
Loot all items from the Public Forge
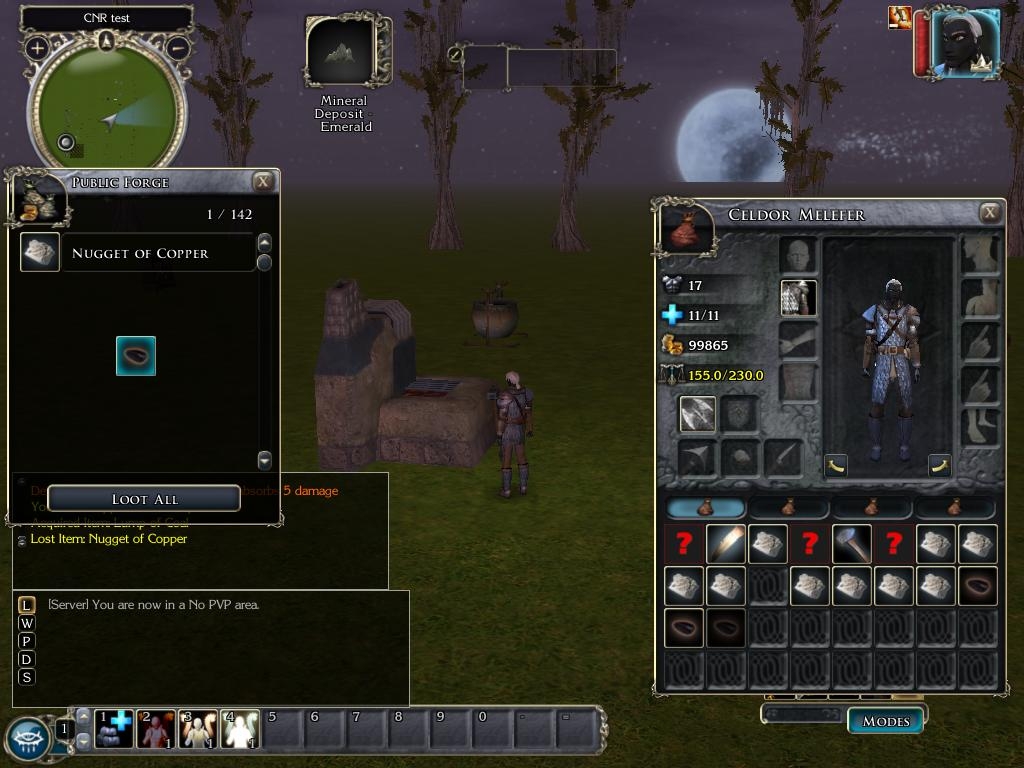144,498
